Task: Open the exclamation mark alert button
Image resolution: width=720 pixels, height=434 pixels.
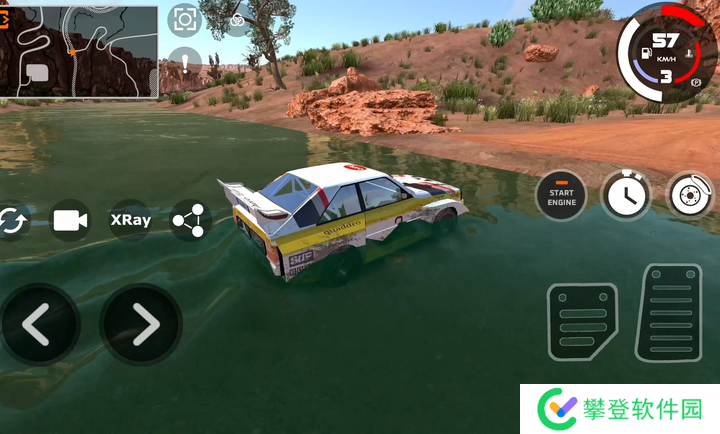Action: [184, 63]
